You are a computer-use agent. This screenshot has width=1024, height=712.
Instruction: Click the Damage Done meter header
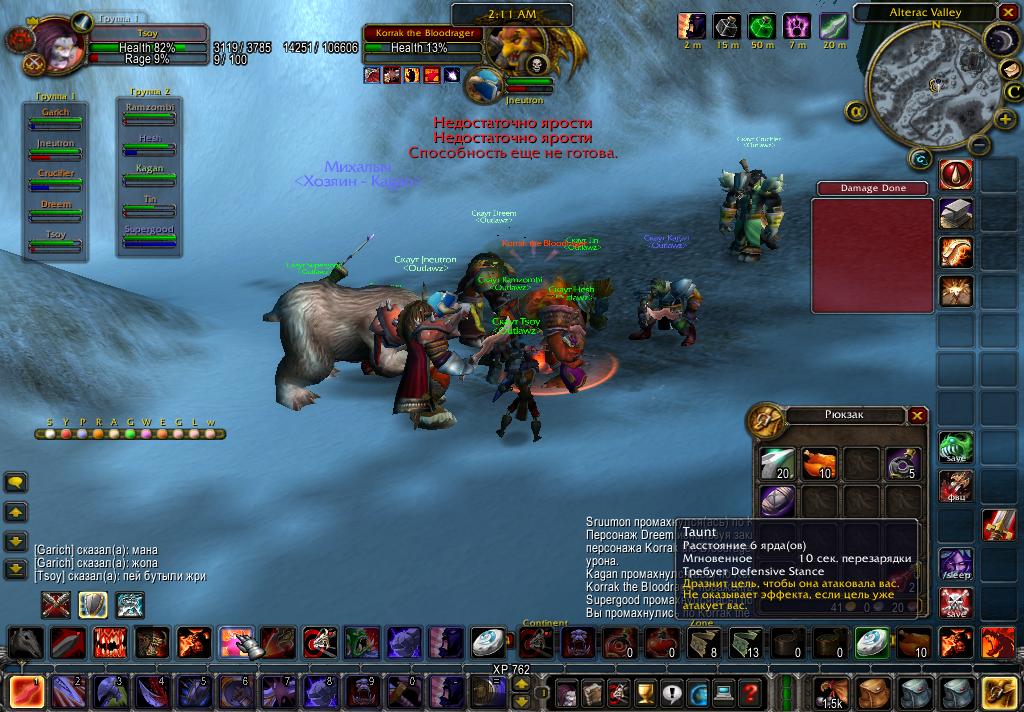873,188
